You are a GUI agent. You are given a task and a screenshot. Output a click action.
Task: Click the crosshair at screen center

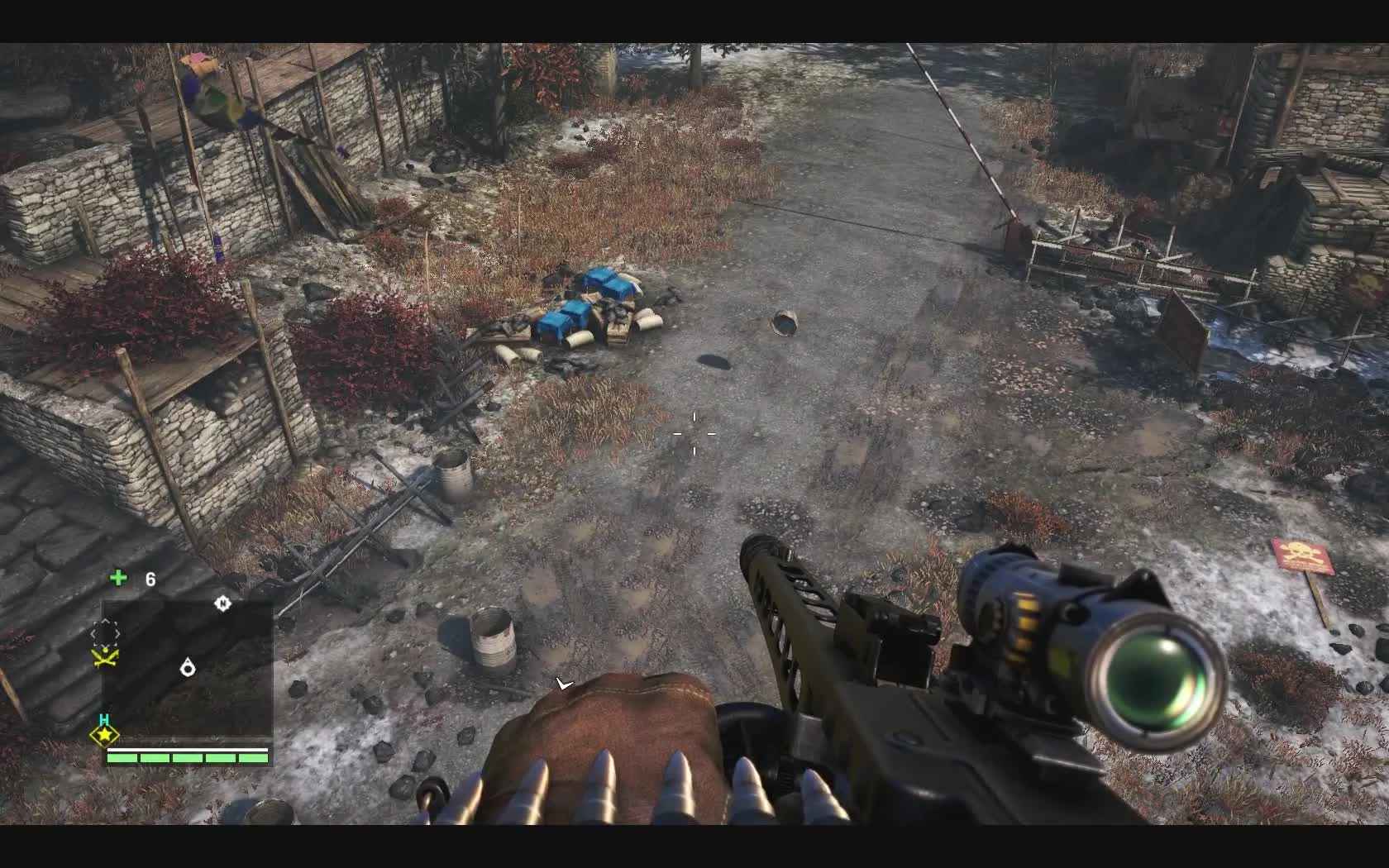pos(694,434)
